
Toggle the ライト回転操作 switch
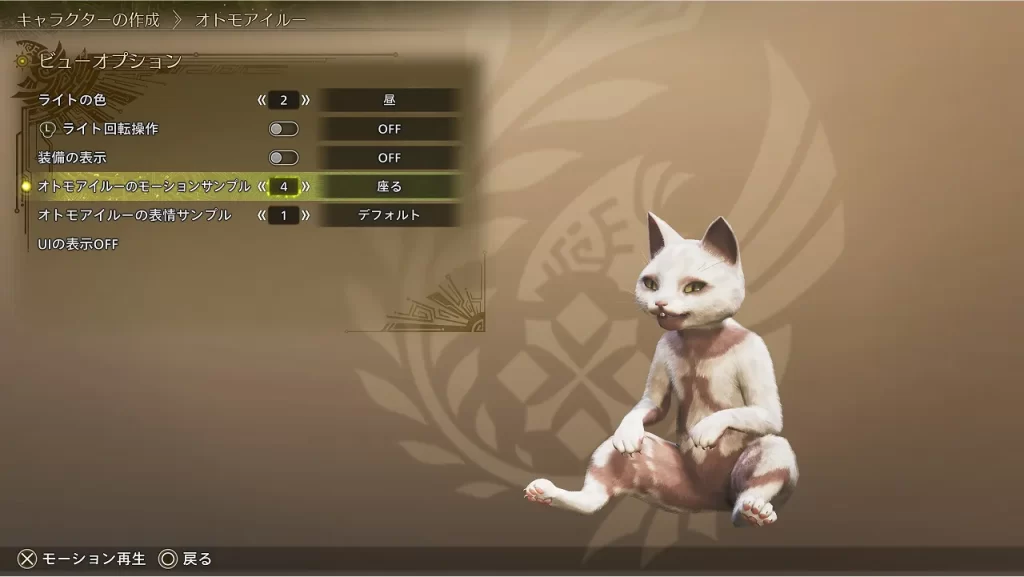click(x=284, y=129)
